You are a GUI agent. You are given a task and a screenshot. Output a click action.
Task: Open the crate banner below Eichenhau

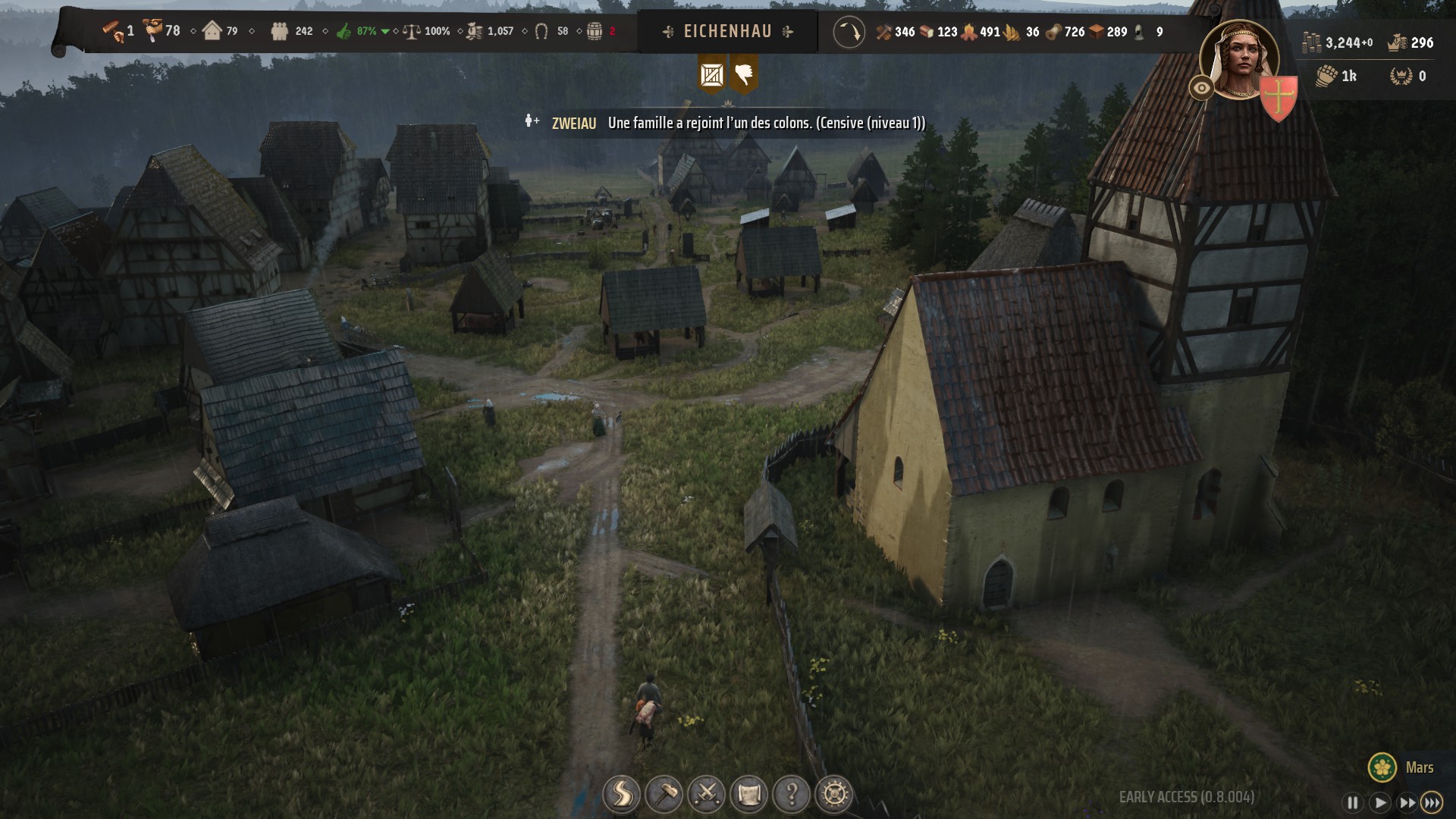pos(712,74)
